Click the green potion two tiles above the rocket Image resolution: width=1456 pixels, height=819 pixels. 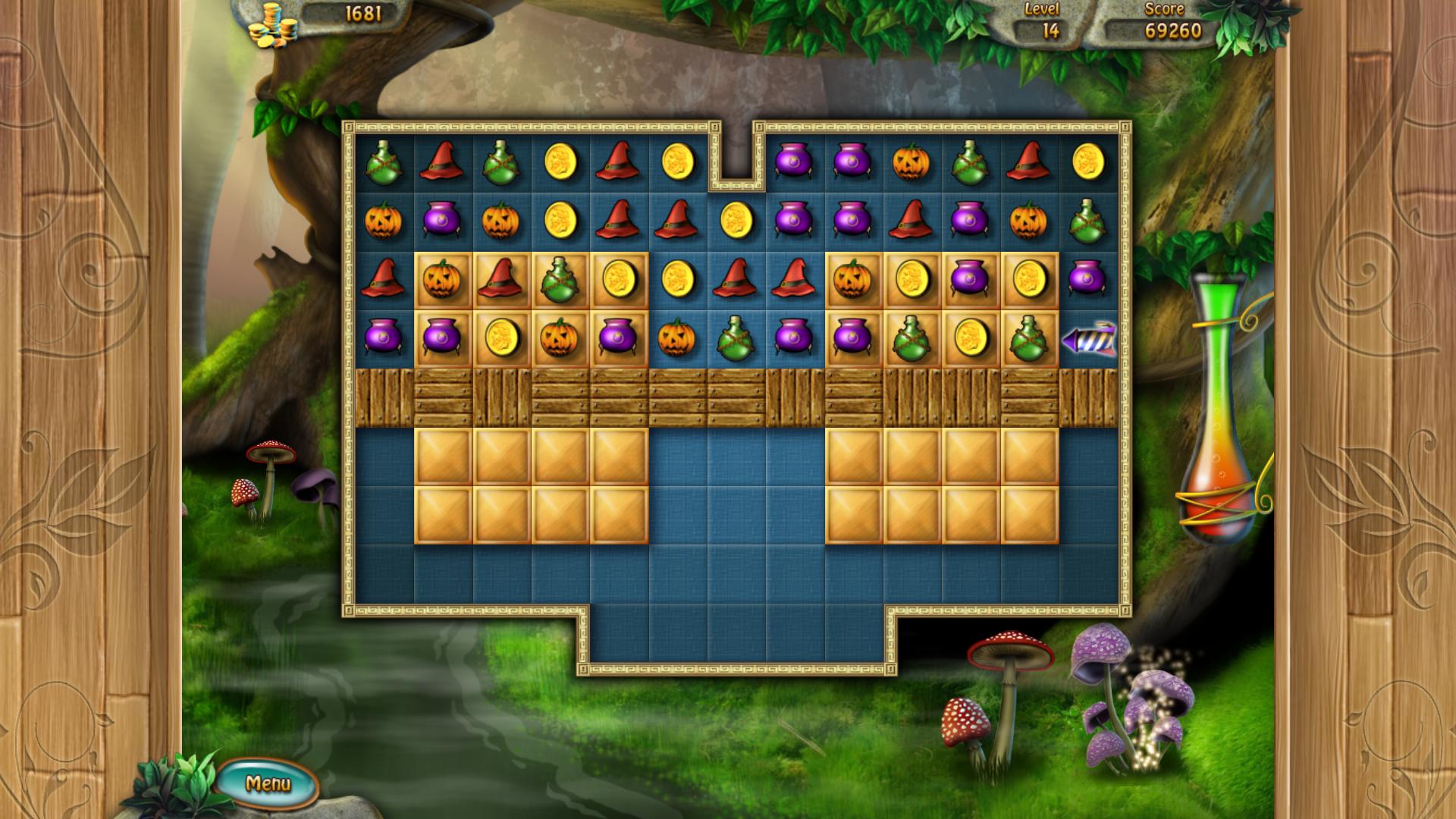click(1087, 220)
